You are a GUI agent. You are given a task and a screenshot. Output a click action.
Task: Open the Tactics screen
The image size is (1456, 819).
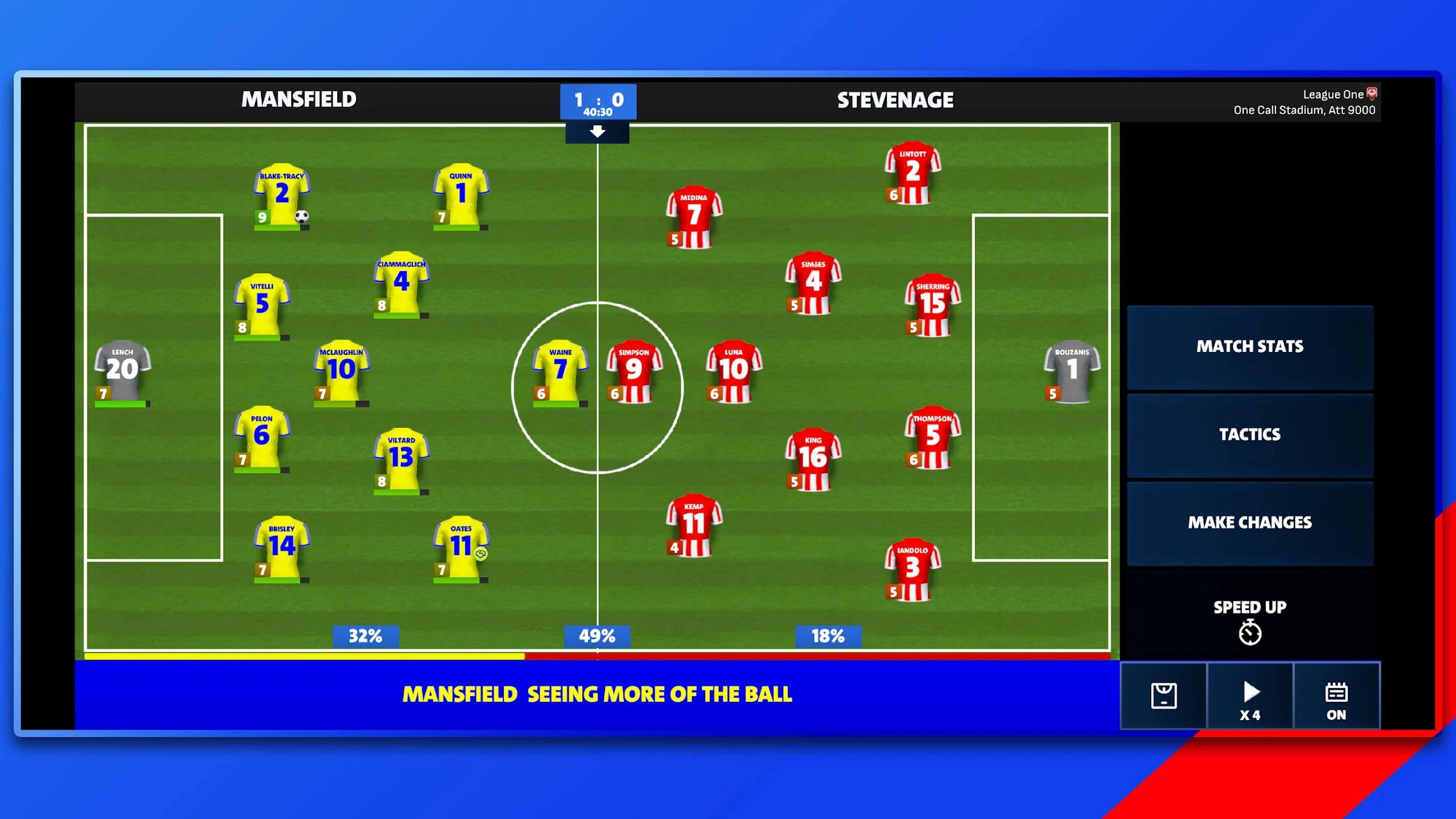coord(1250,435)
